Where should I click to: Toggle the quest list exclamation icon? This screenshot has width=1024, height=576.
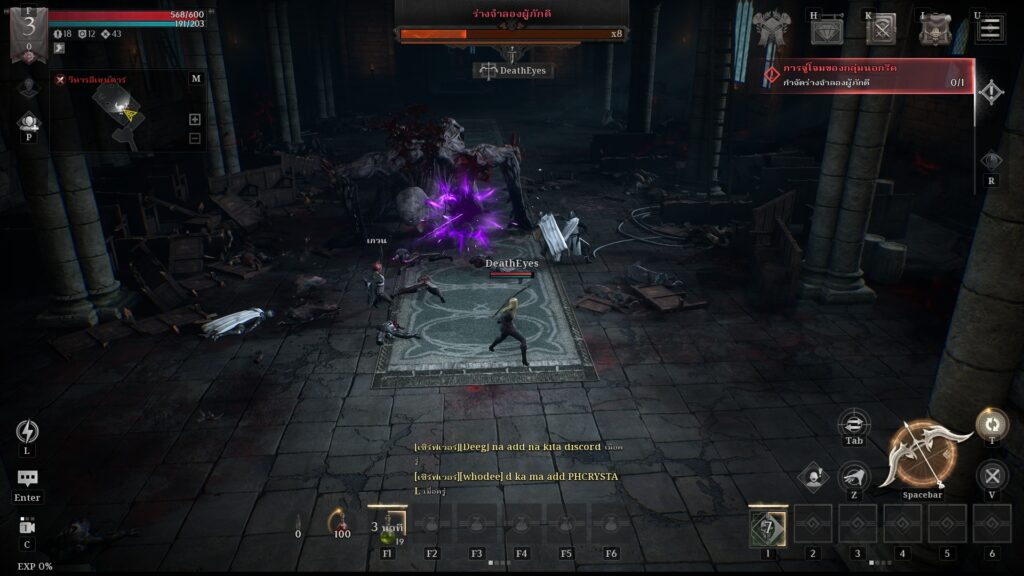click(x=990, y=93)
